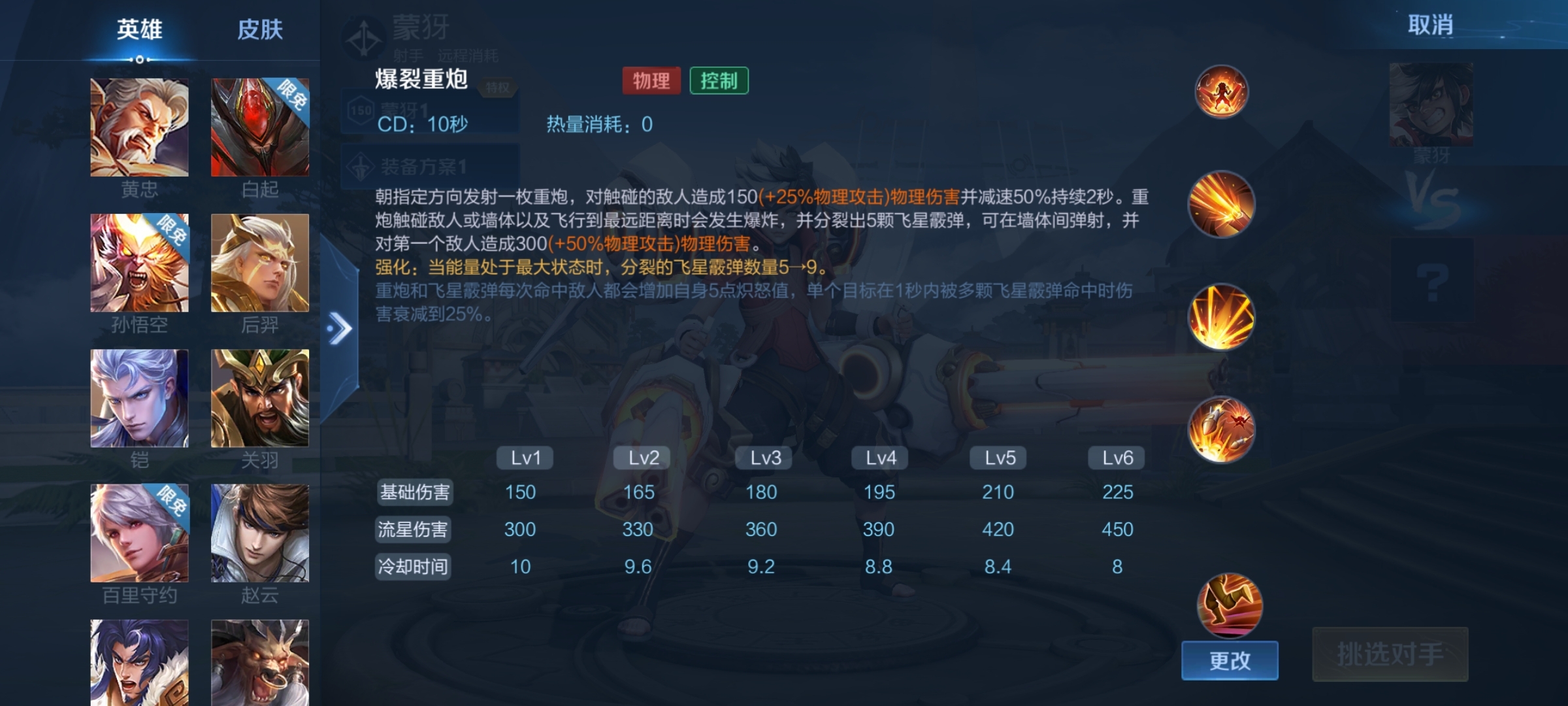Collapse the hero list with the arrow

tap(340, 328)
